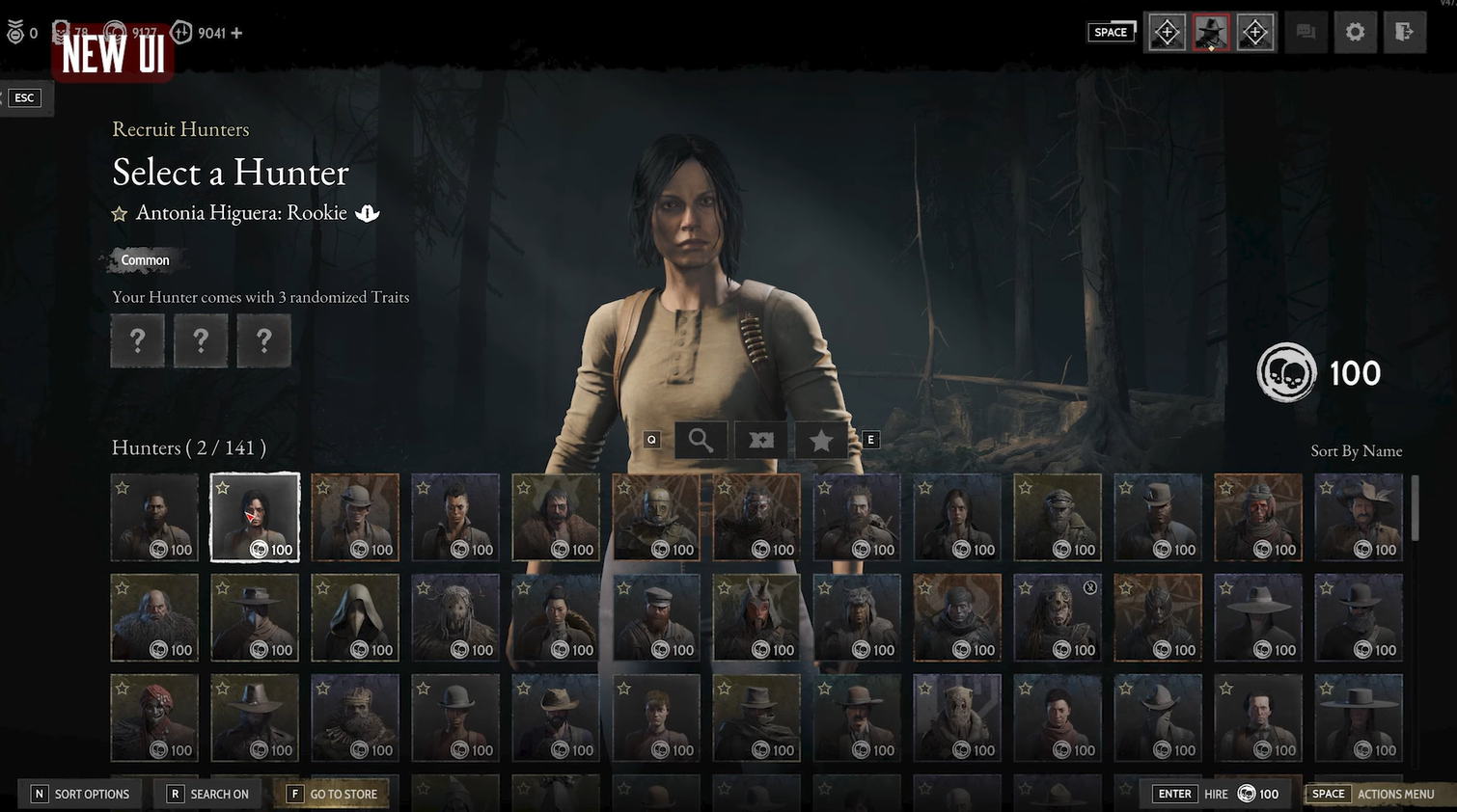Select the highlighted Antonia Higuera portrait
Viewport: 1457px width, 812px height.
click(255, 517)
